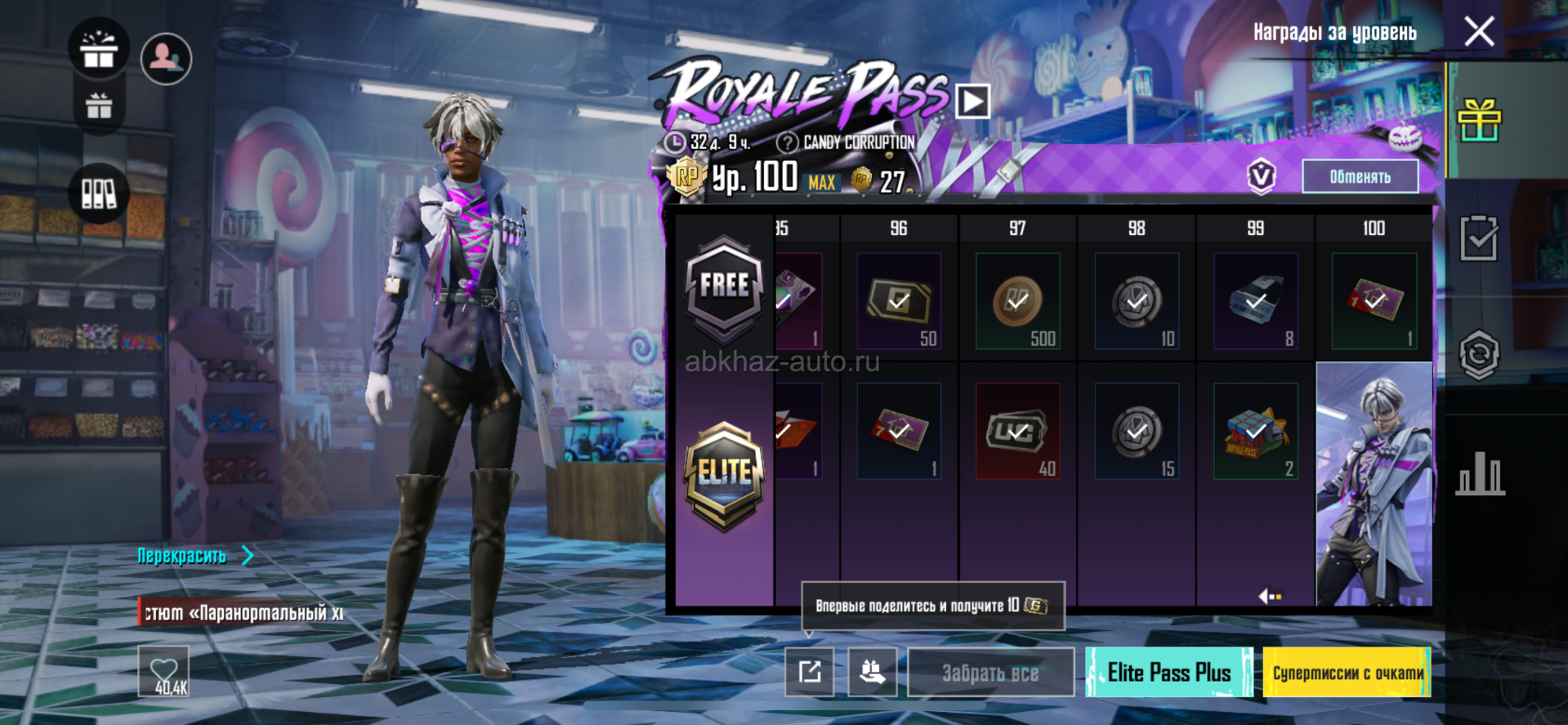Open the bar chart rankings tab
The height and width of the screenshot is (725, 1568).
click(1479, 473)
